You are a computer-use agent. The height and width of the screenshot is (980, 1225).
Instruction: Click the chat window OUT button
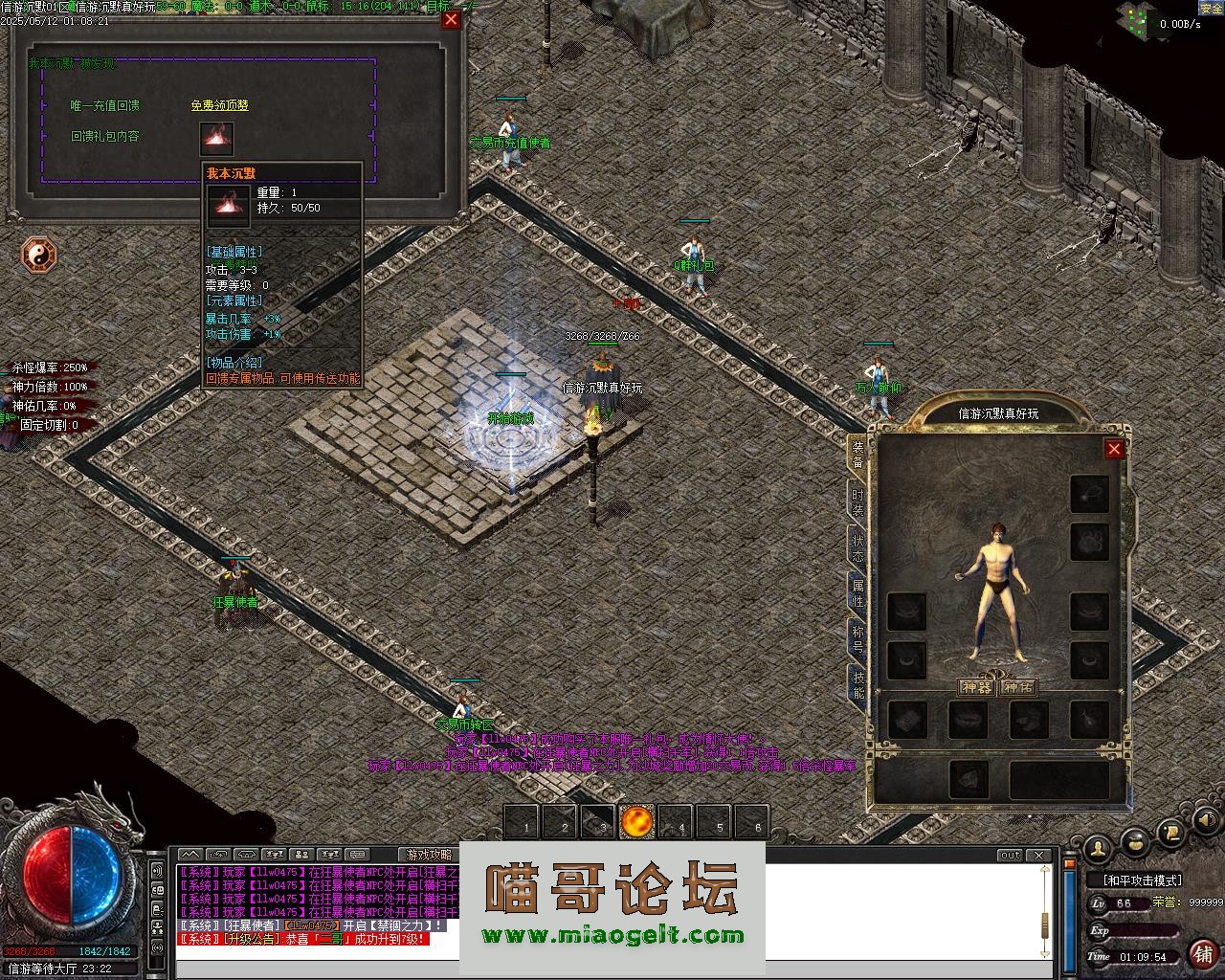[x=1010, y=855]
